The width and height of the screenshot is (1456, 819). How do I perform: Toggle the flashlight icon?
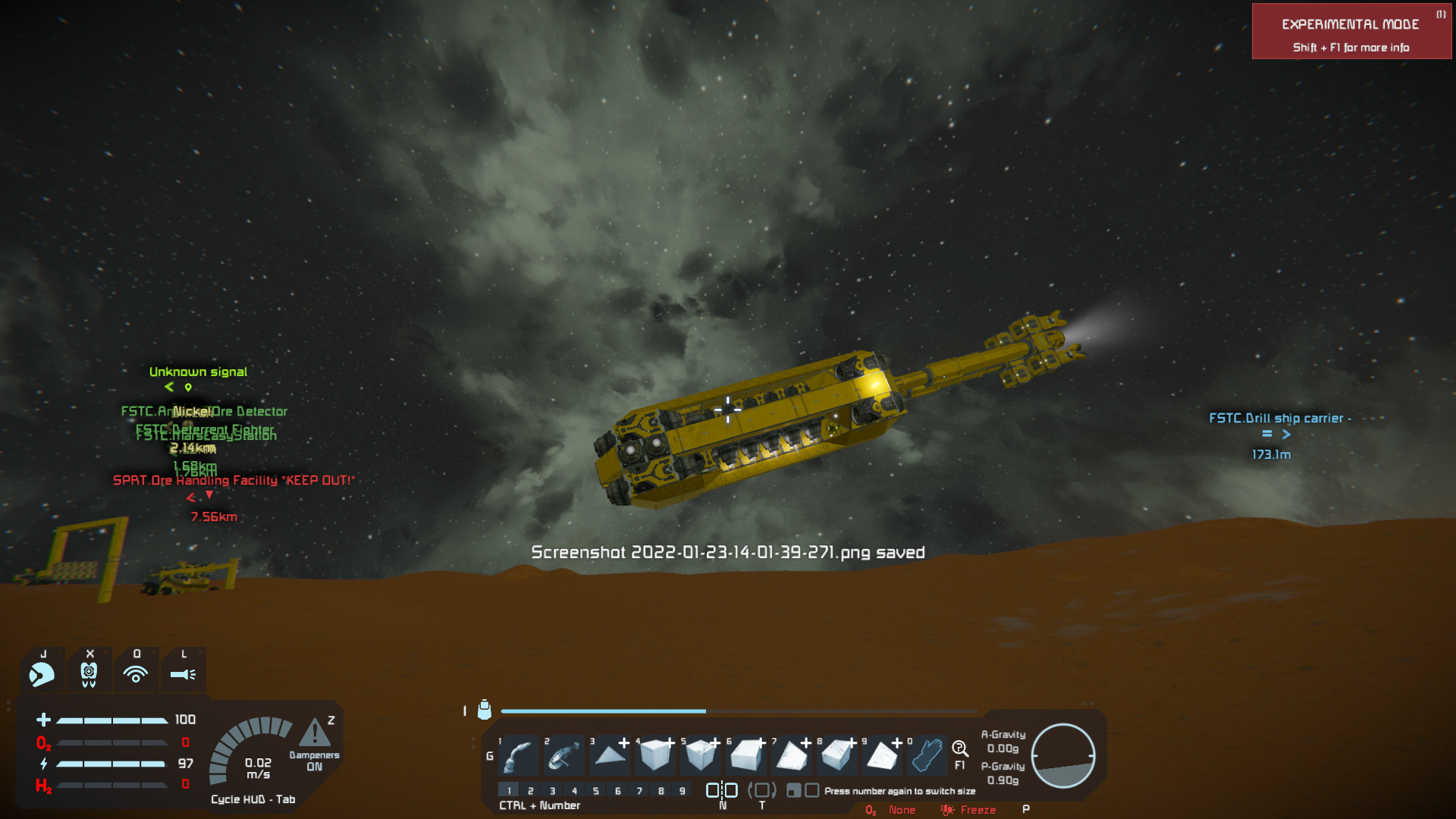pyautogui.click(x=183, y=673)
